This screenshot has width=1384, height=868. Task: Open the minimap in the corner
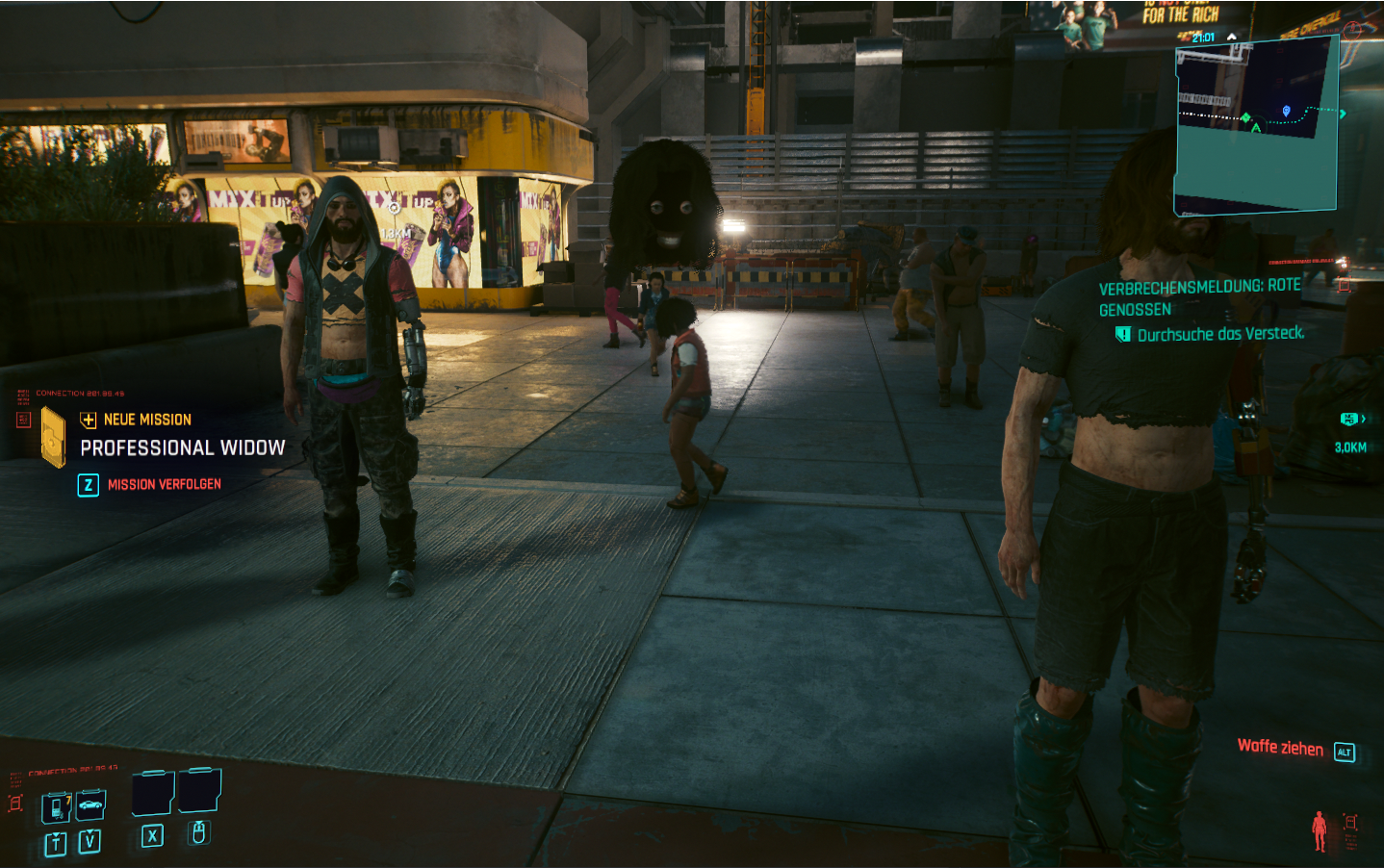(1255, 125)
